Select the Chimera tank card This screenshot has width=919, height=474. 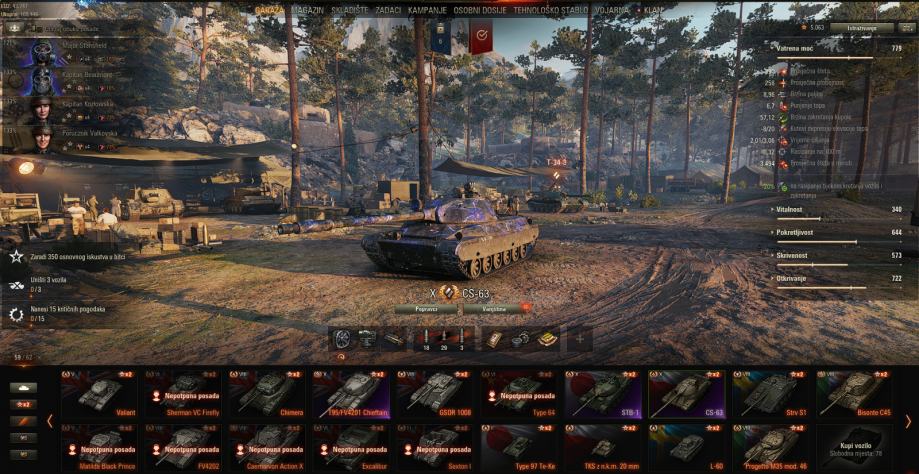[268, 393]
